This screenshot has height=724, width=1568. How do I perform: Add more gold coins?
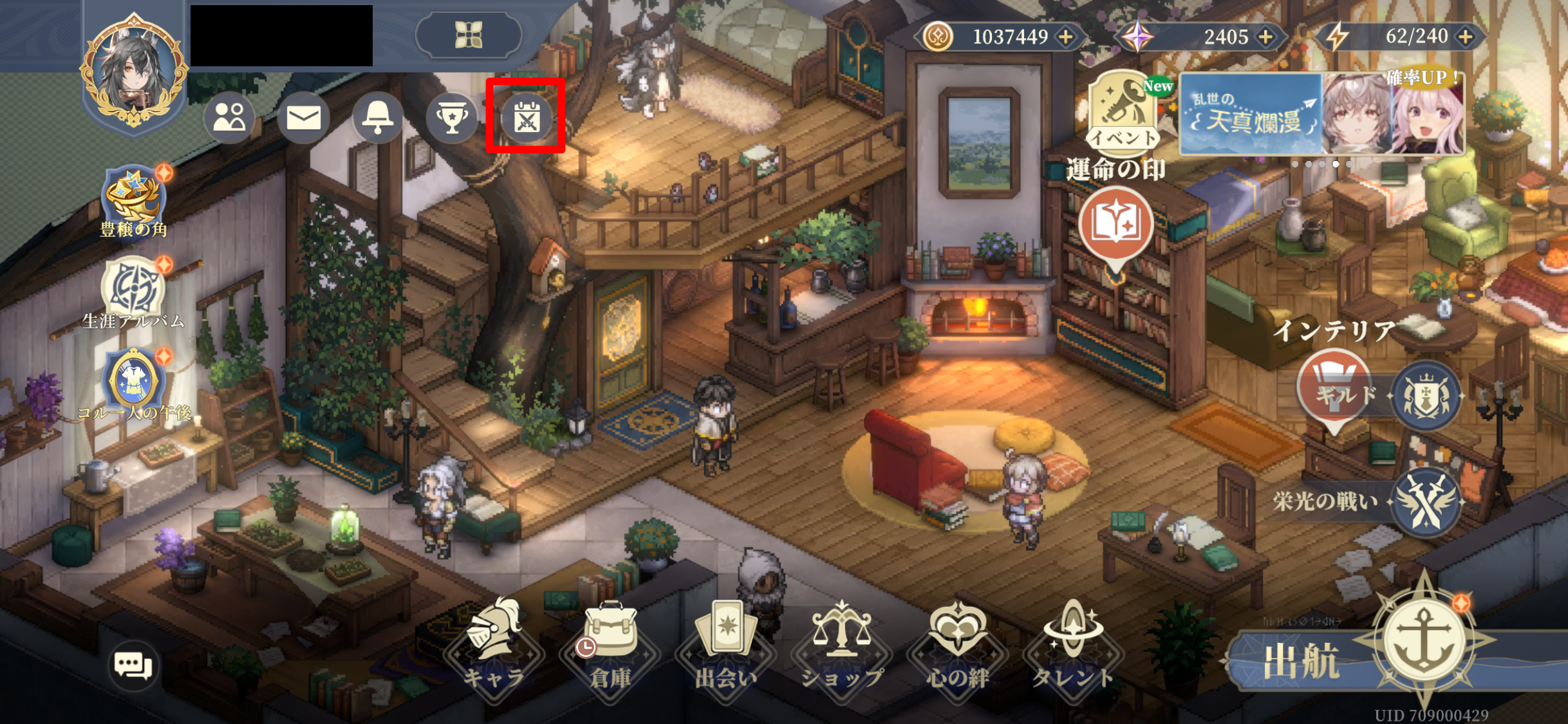[x=1066, y=37]
